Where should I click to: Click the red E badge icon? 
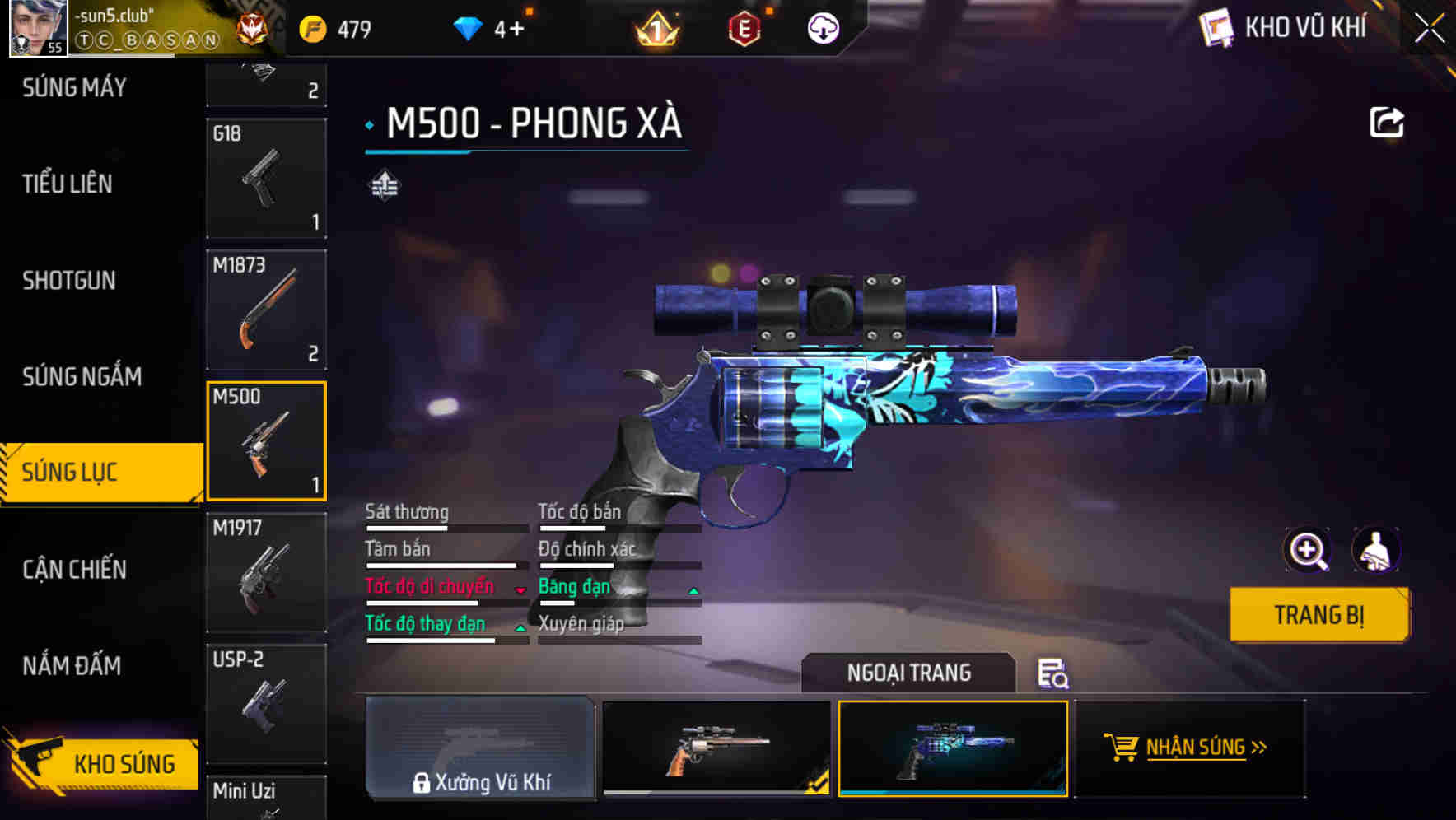click(x=745, y=30)
